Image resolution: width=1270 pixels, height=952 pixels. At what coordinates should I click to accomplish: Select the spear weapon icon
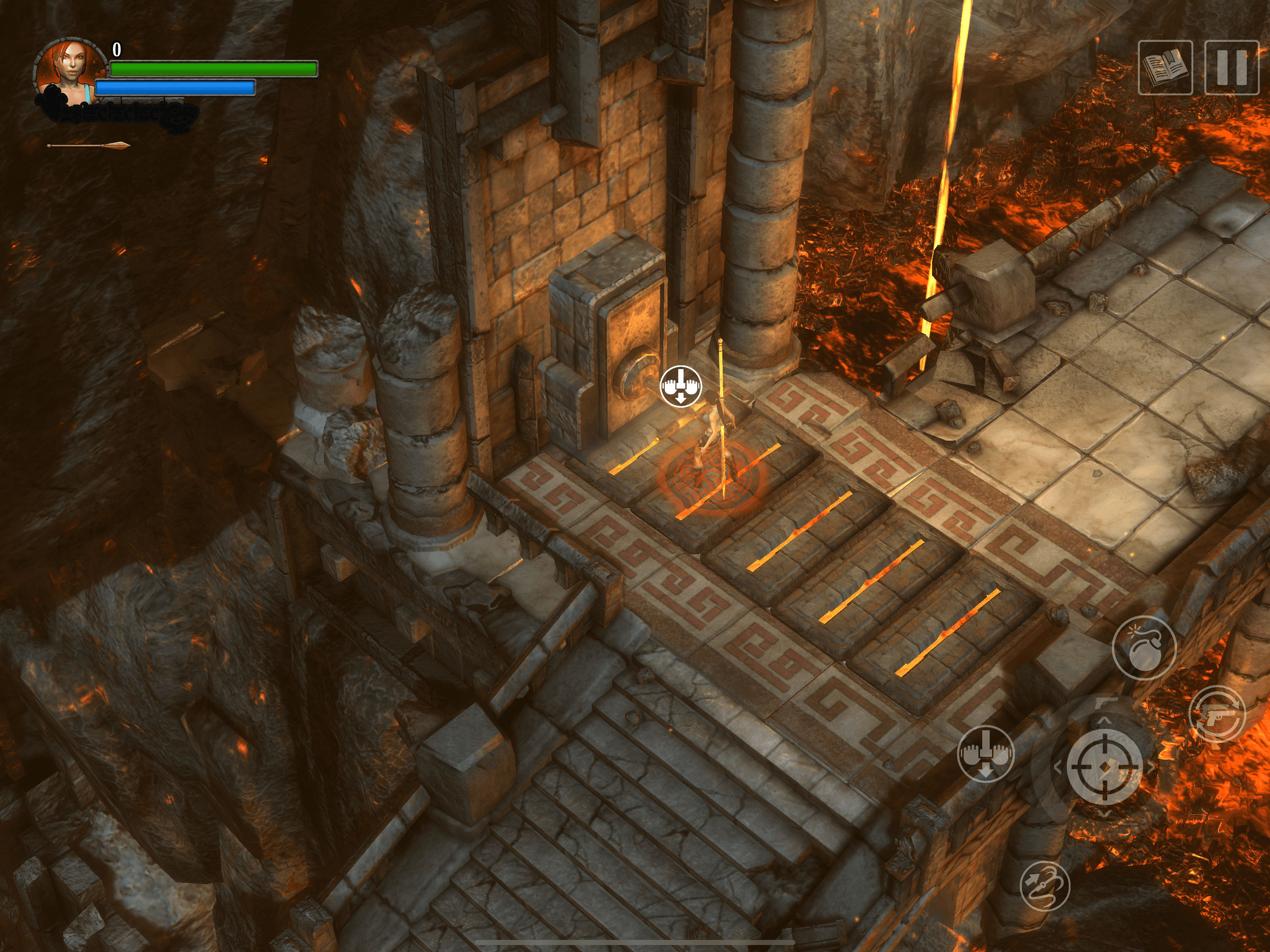(x=89, y=146)
